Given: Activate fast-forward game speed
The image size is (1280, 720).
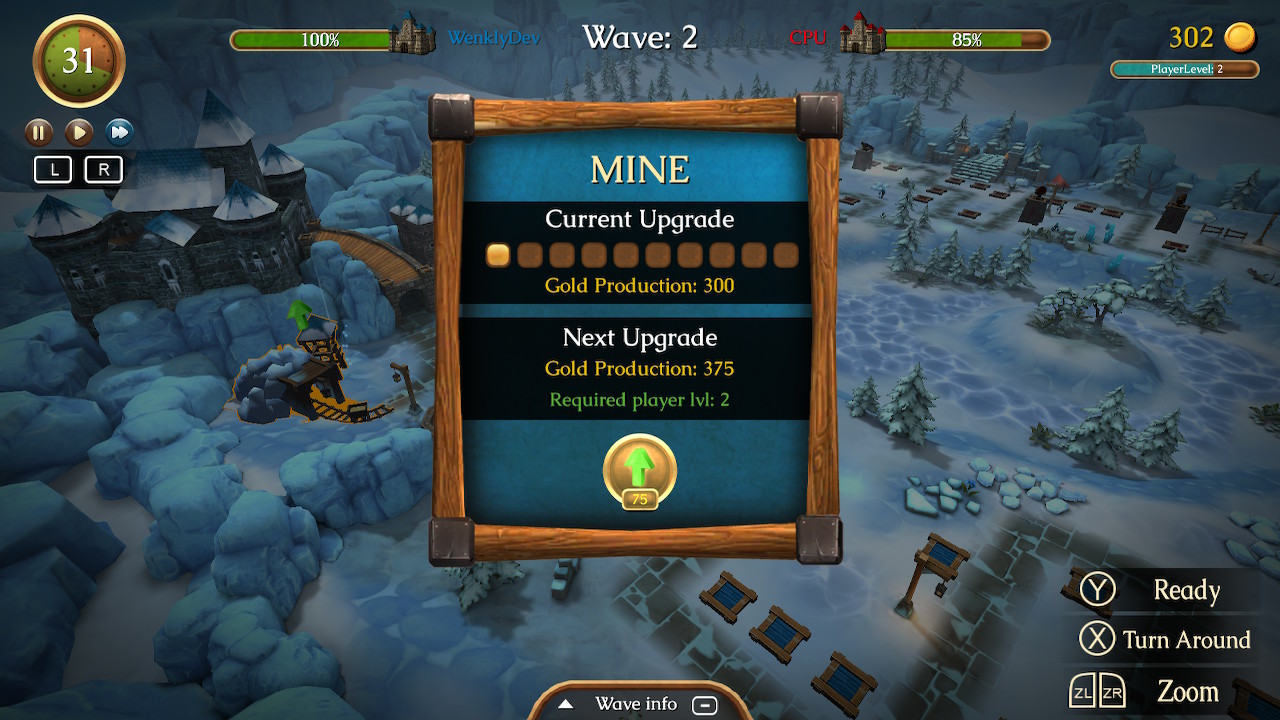Looking at the screenshot, I should (x=119, y=131).
